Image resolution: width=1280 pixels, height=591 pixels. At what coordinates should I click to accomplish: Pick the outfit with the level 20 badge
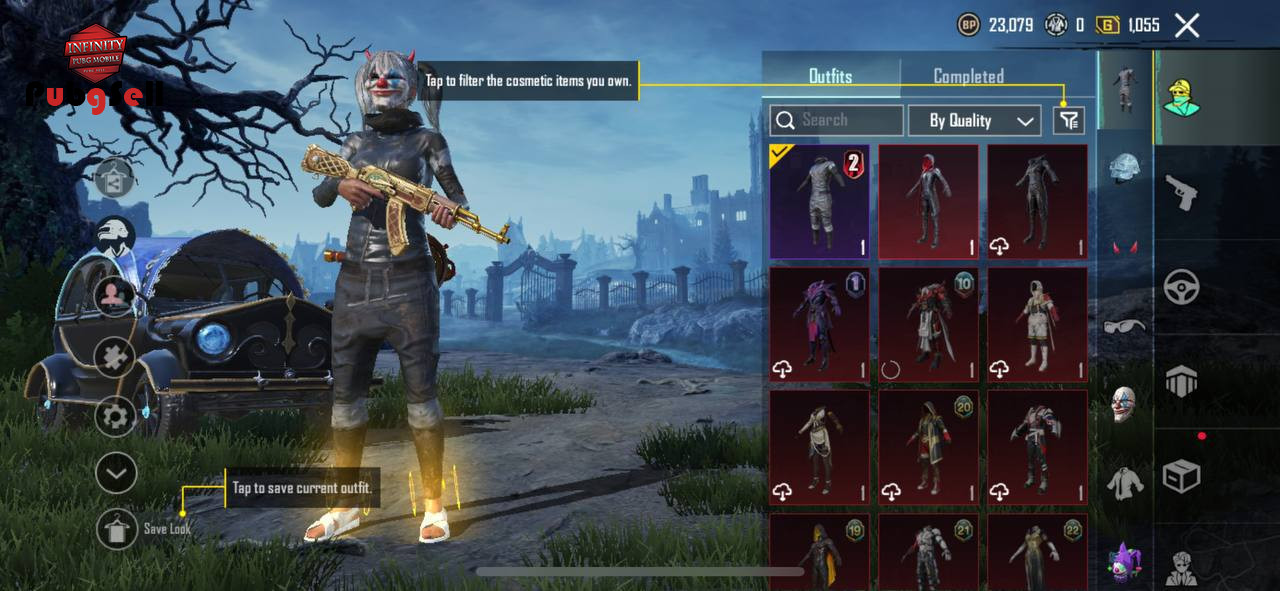(928, 447)
